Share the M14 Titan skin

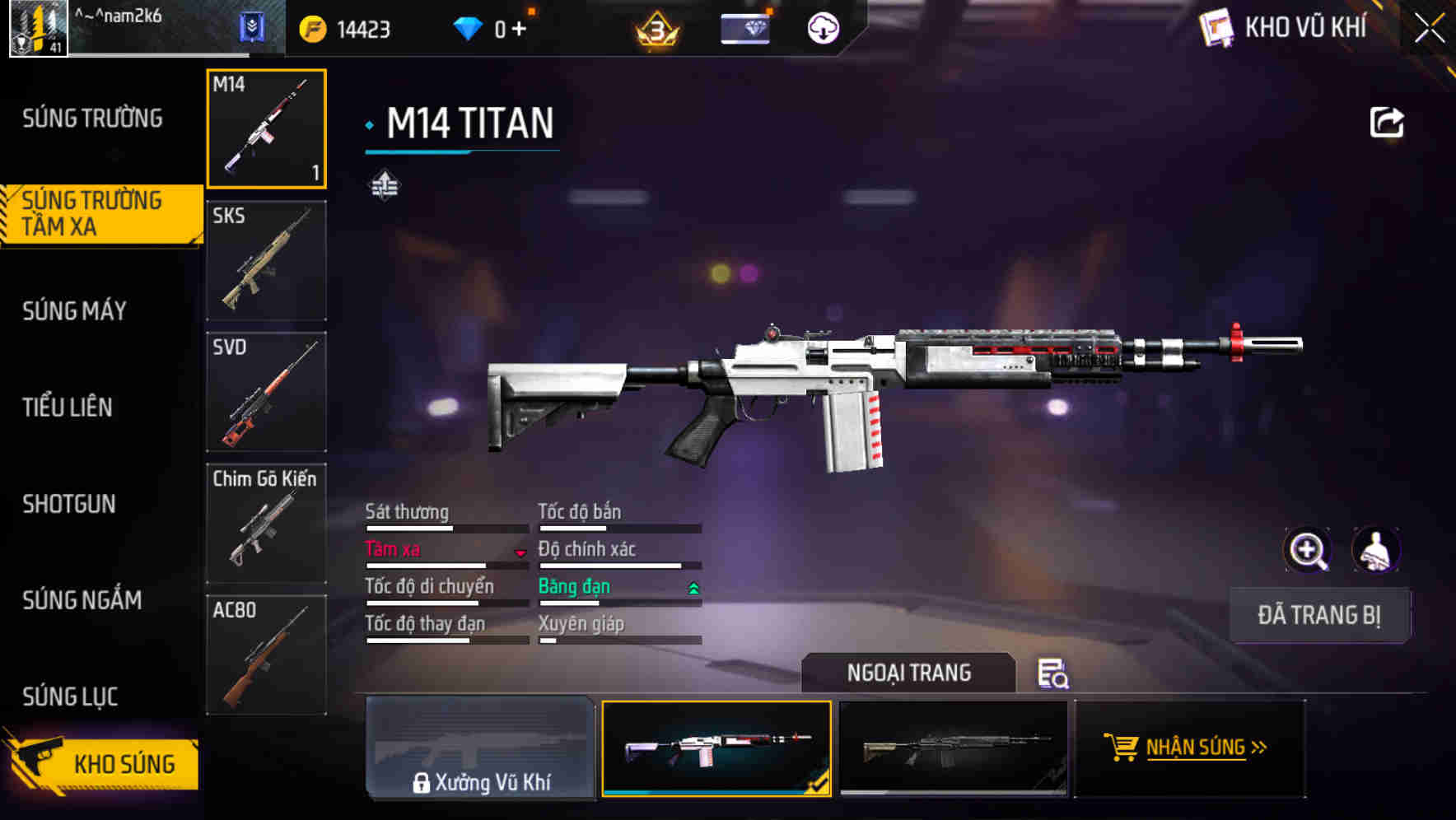pyautogui.click(x=1386, y=123)
